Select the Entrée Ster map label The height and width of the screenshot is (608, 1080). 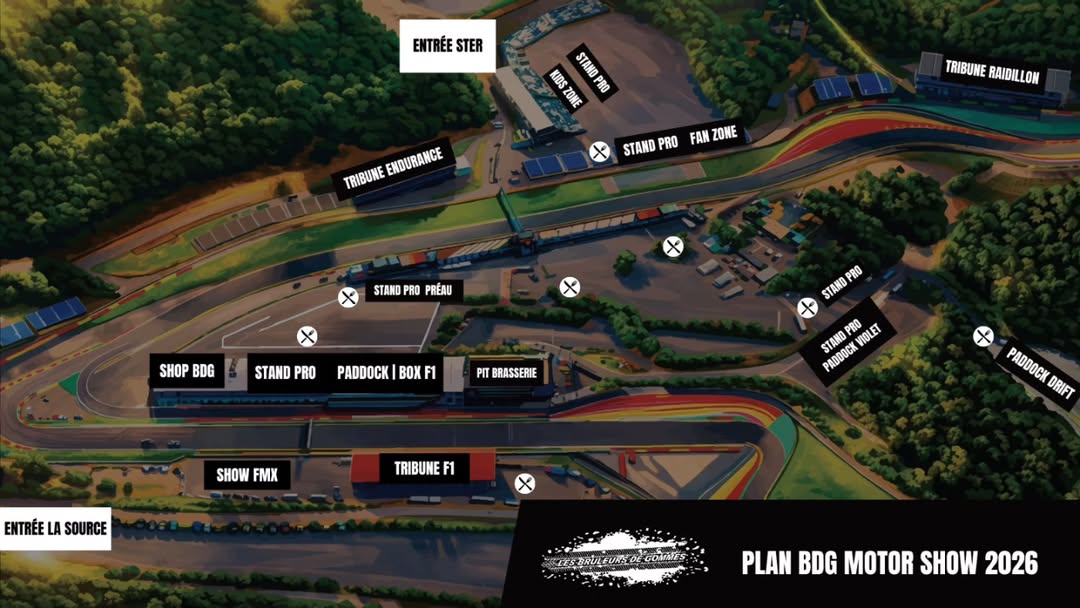tap(447, 46)
